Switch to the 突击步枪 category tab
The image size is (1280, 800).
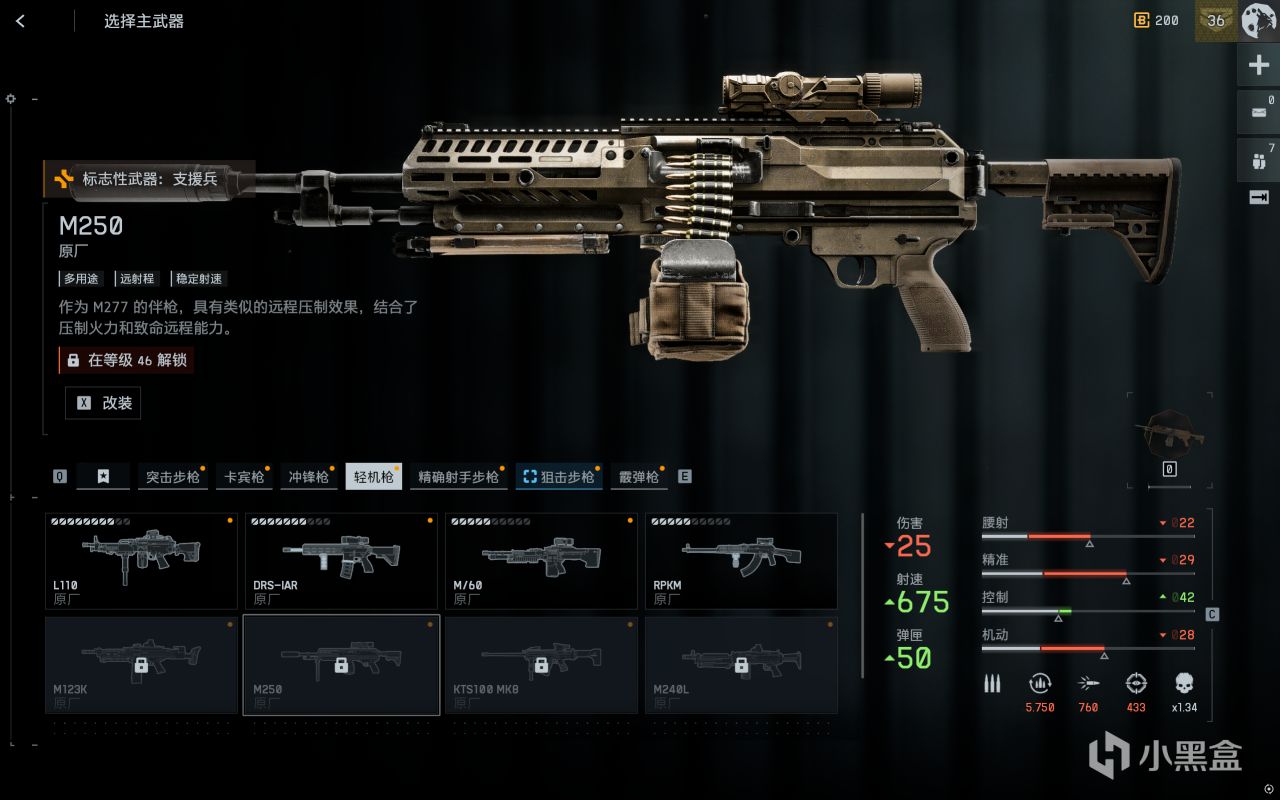click(x=173, y=477)
